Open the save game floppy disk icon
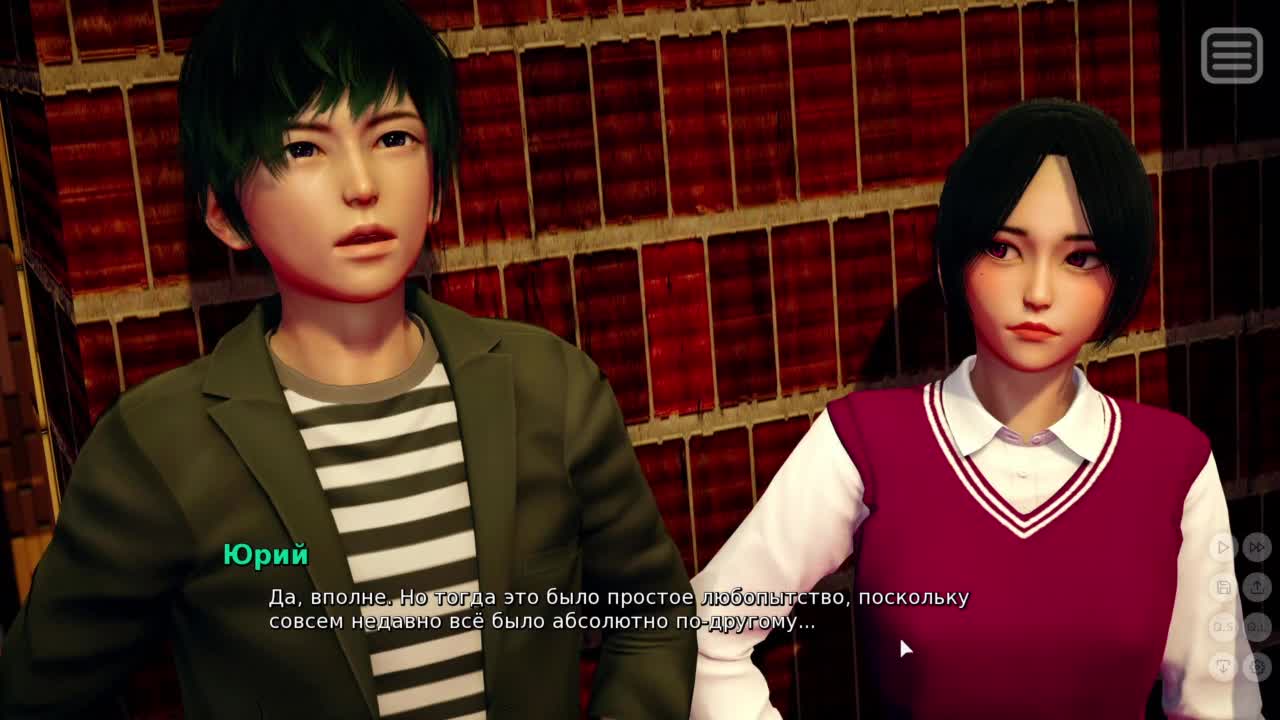 tap(1223, 587)
